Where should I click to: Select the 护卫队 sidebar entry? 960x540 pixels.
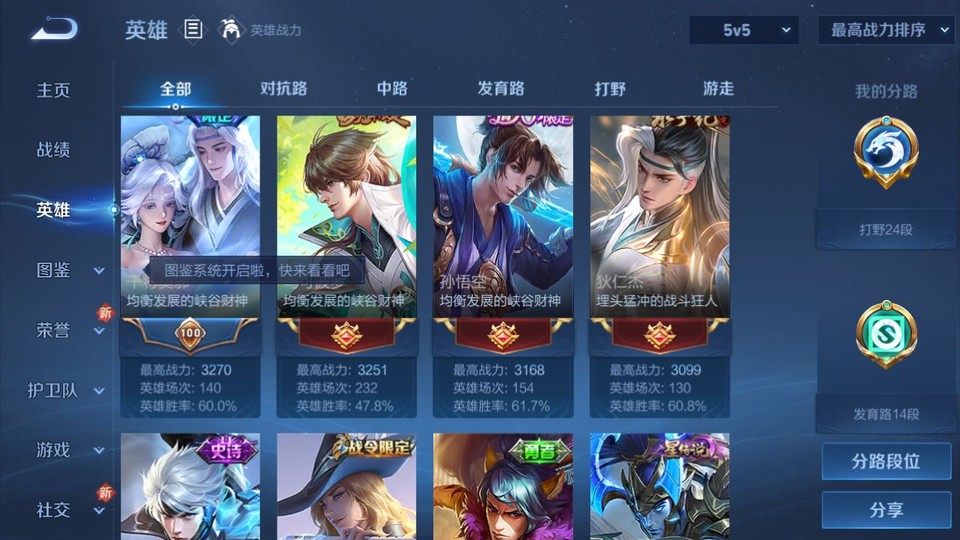pos(66,390)
